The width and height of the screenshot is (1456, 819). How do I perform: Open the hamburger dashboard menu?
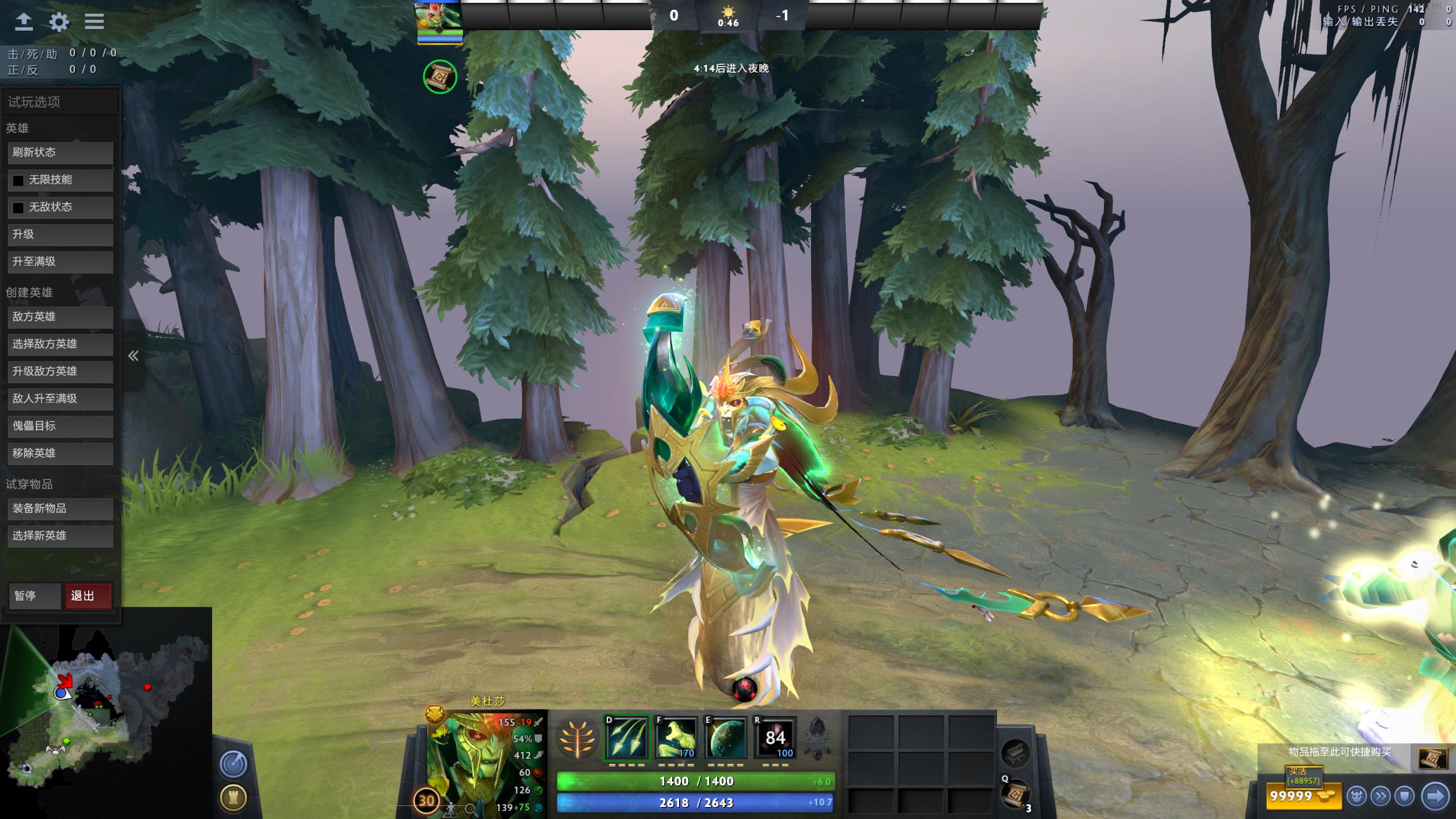(94, 22)
